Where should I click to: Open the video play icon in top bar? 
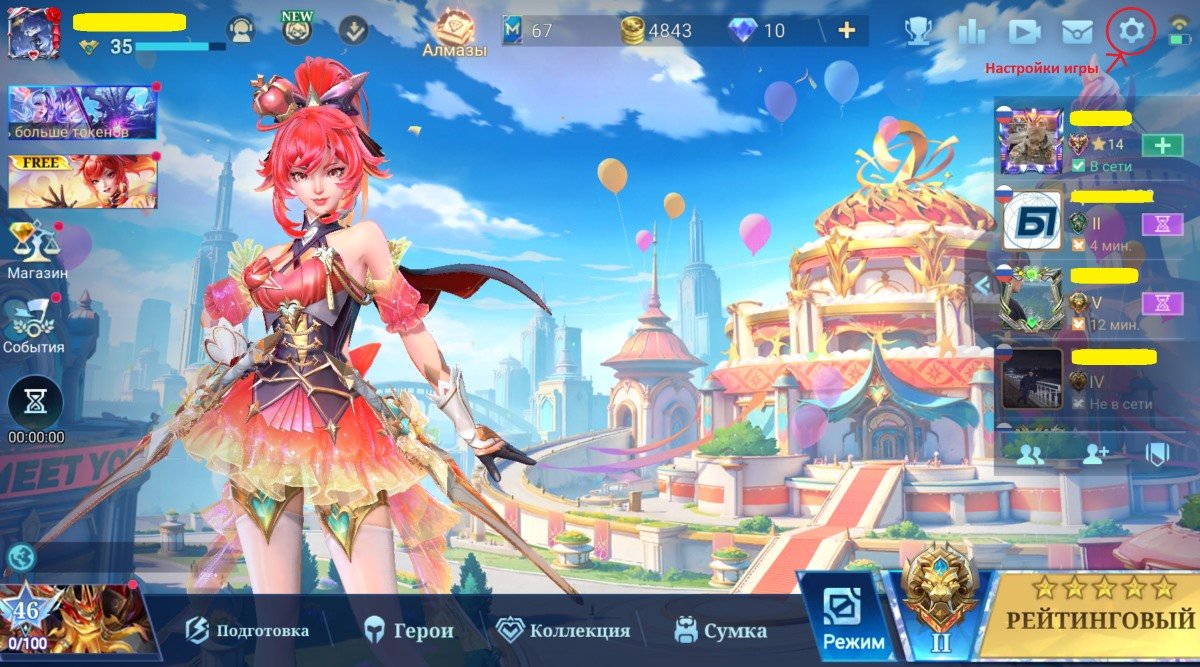[x=1024, y=32]
